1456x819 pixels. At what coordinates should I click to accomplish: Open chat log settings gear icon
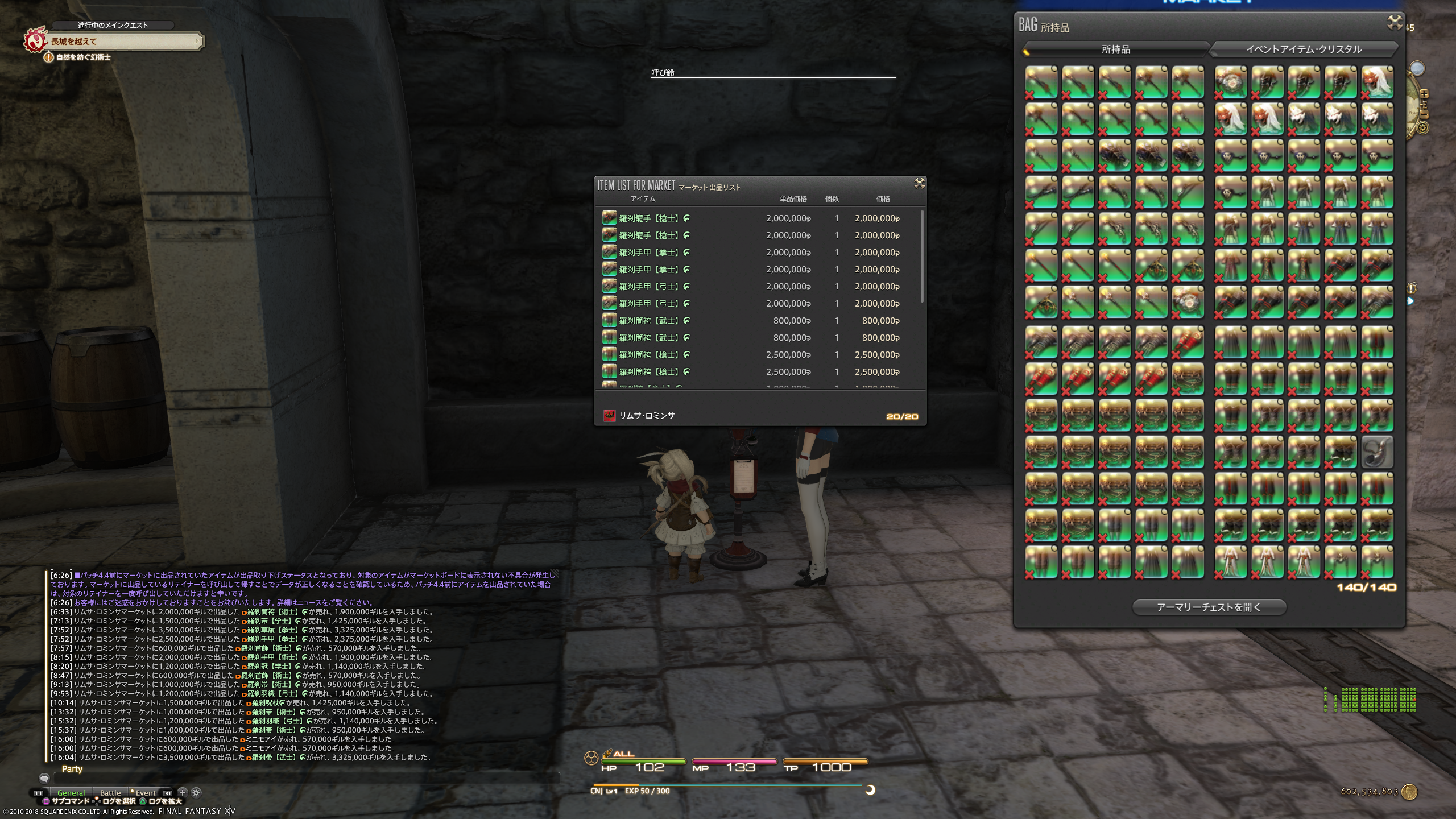(196, 792)
